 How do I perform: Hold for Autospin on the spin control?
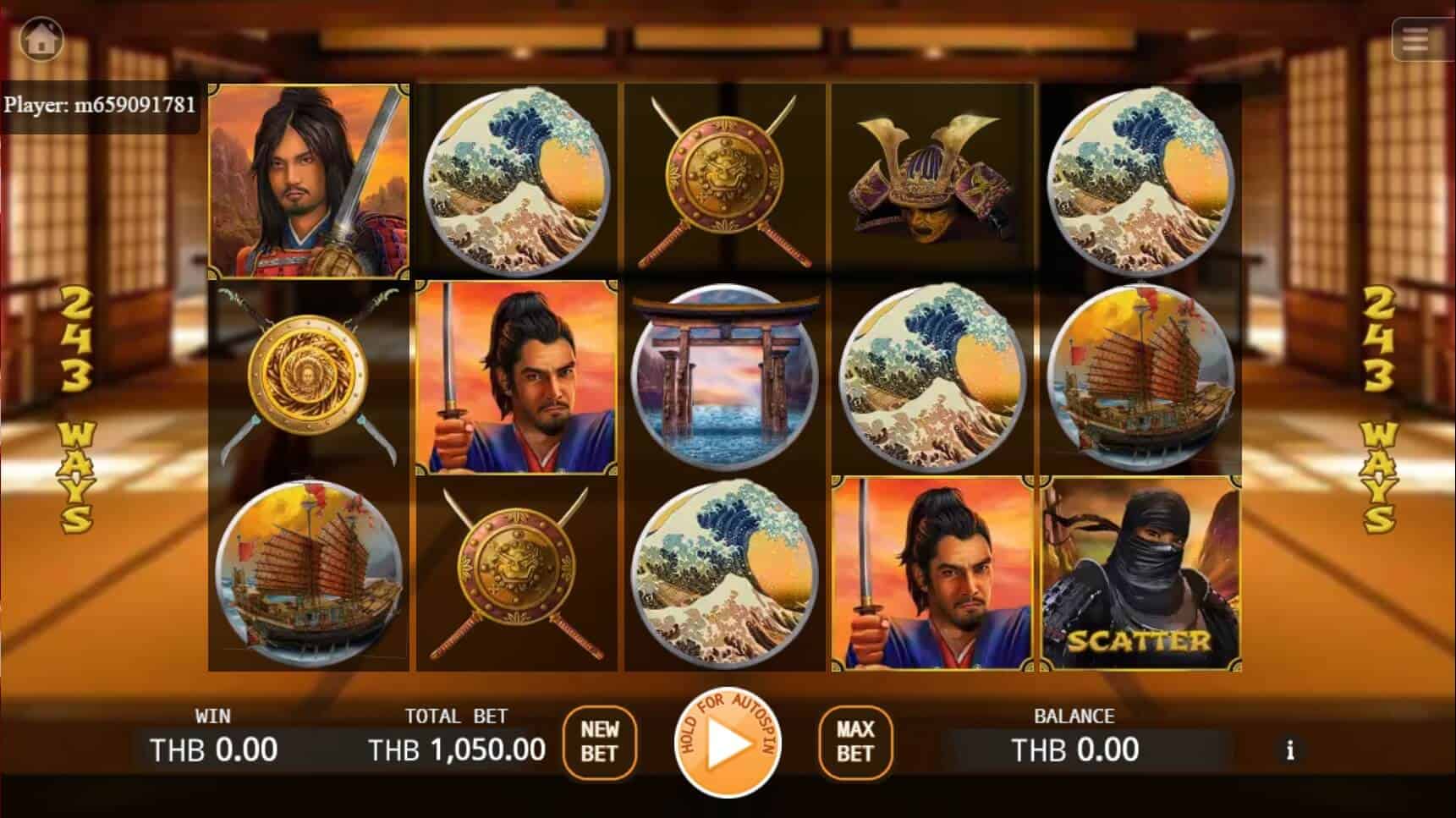728,744
